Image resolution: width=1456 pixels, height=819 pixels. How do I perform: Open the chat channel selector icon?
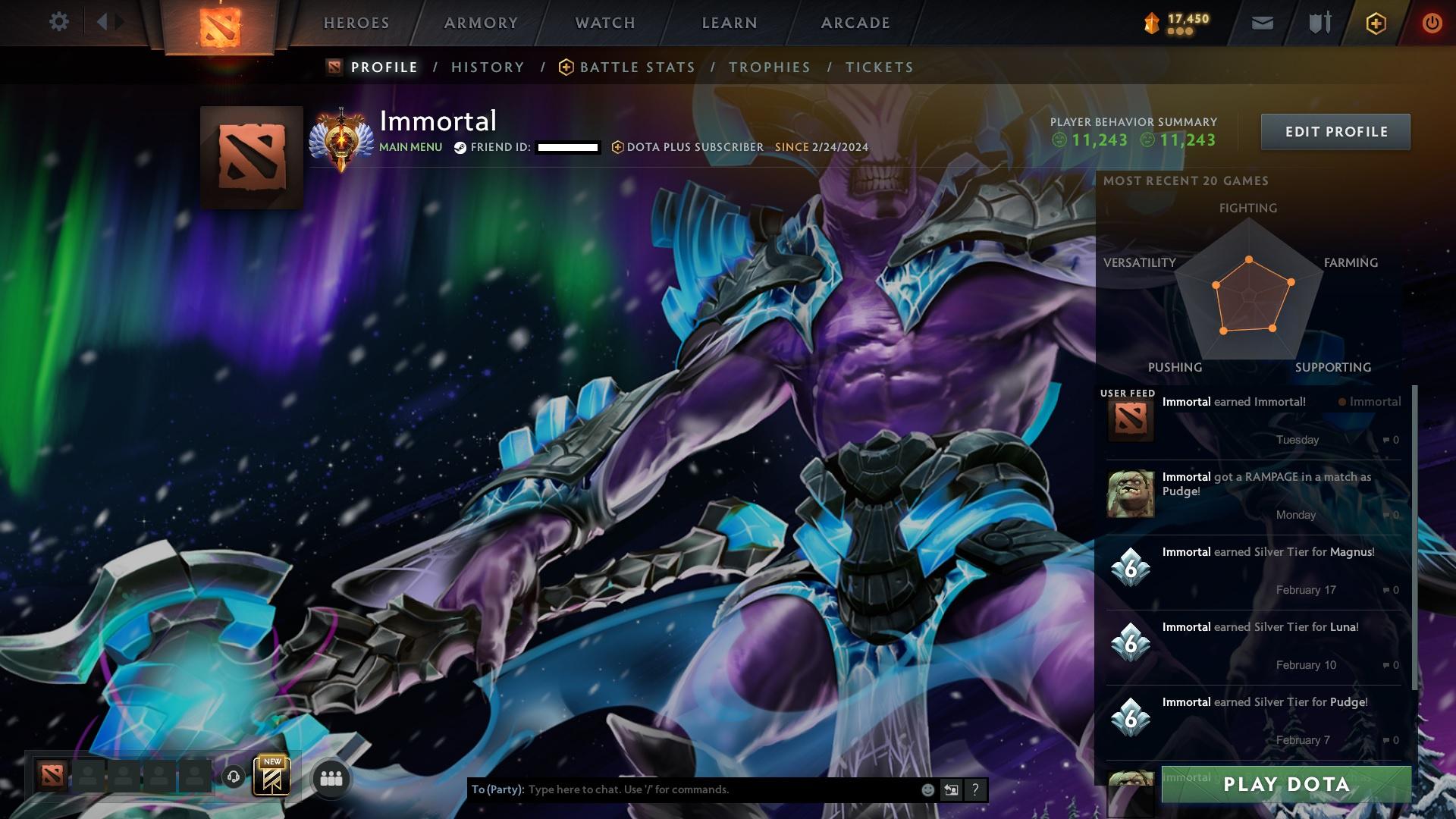pyautogui.click(x=953, y=789)
